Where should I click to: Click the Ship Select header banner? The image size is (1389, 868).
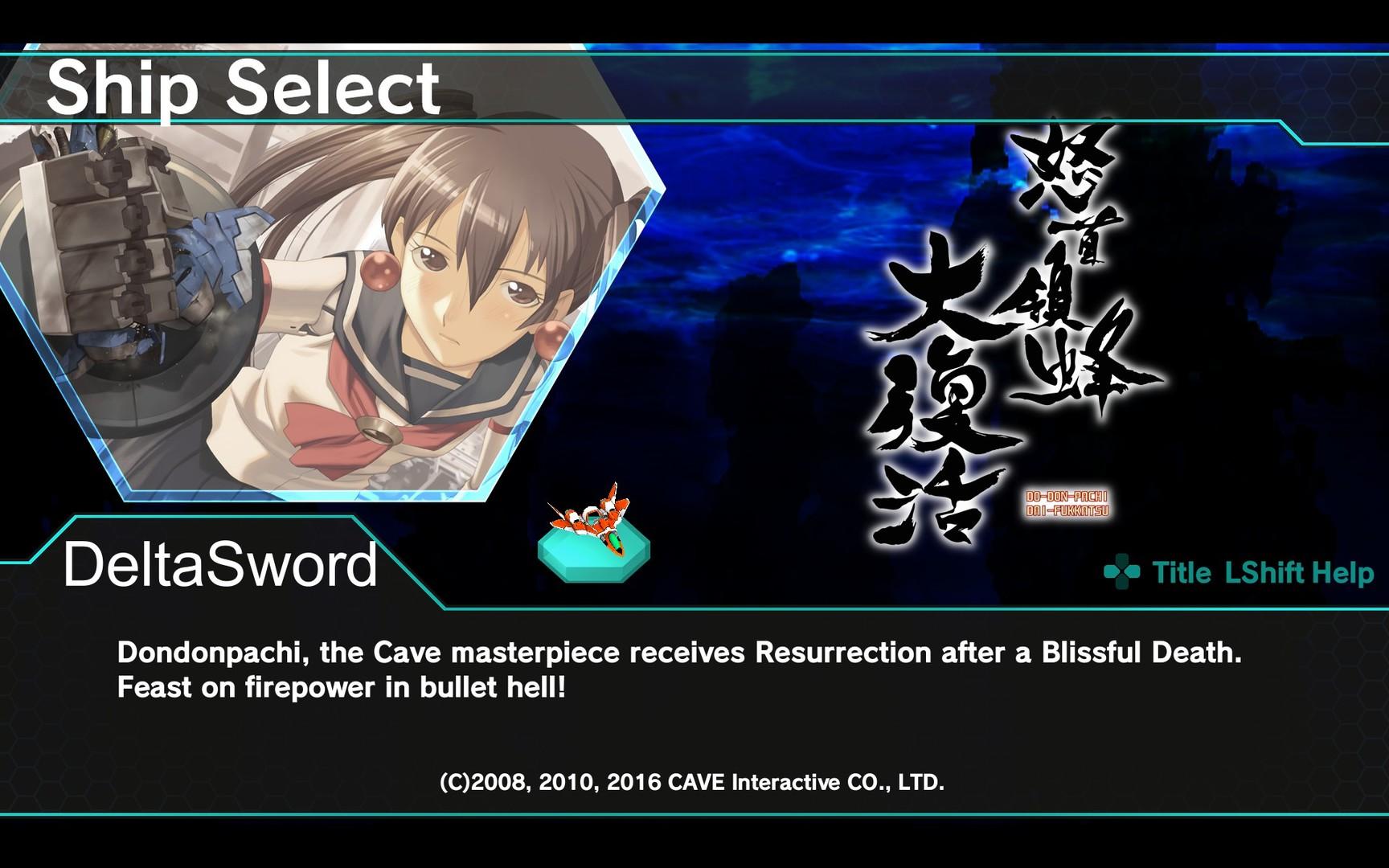point(241,88)
